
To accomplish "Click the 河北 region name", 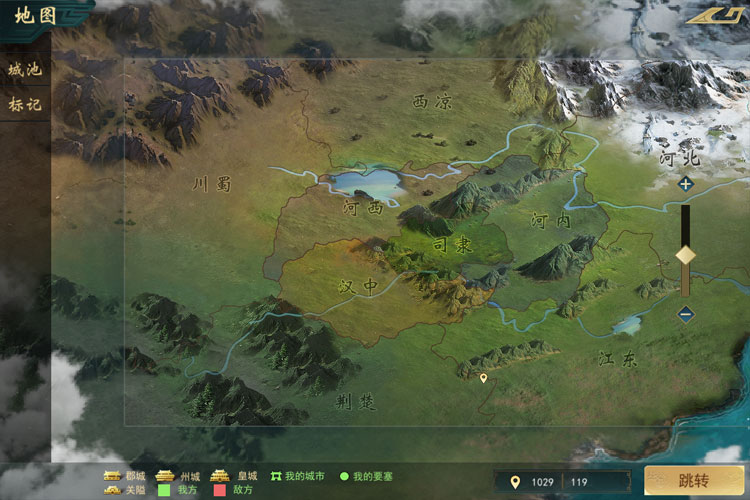I will (x=679, y=158).
